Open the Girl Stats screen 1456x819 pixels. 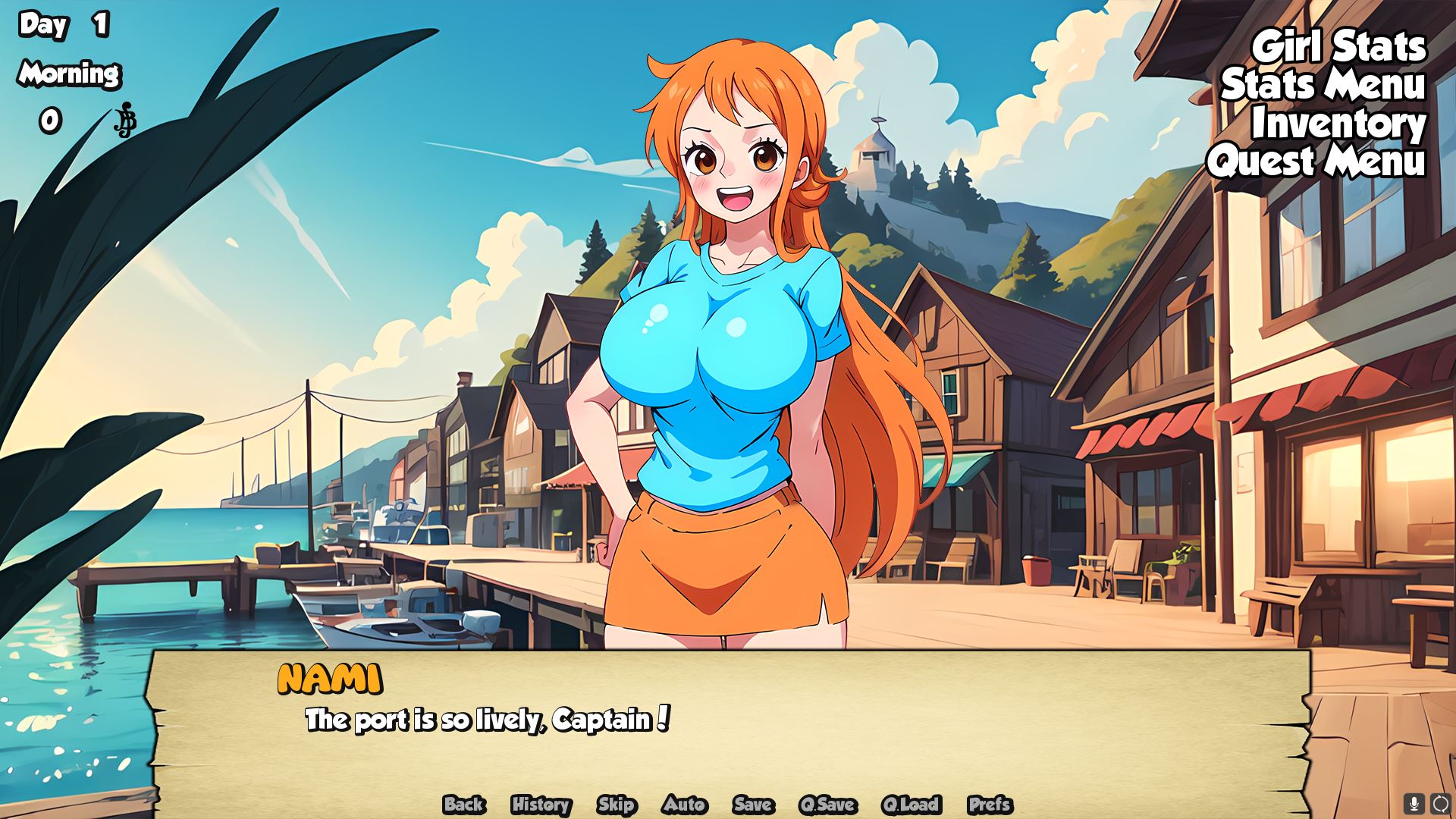pos(1338,47)
